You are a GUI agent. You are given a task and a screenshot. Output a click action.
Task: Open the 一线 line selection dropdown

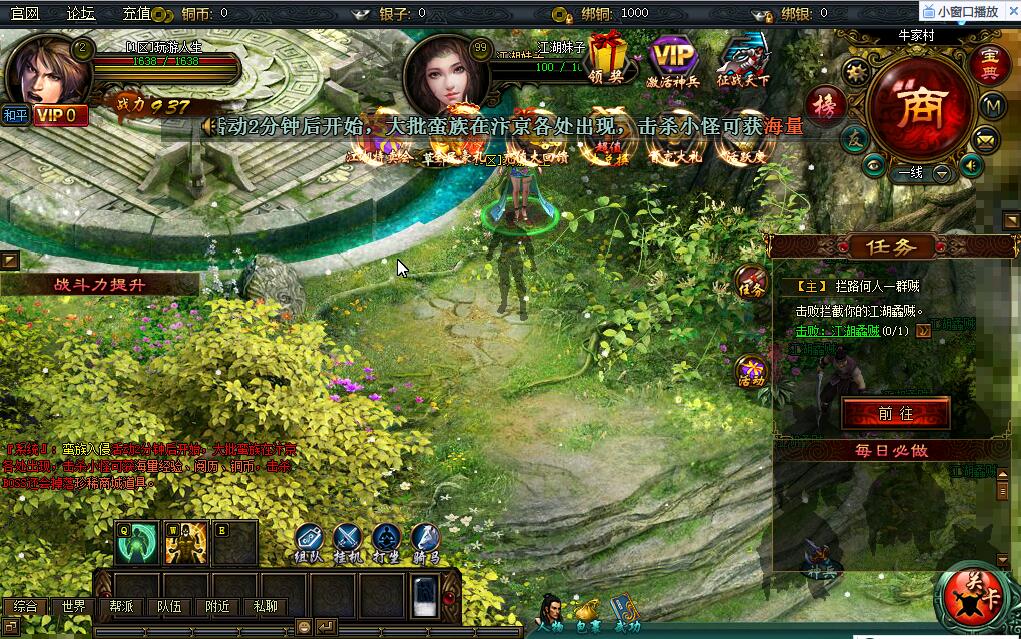point(942,173)
